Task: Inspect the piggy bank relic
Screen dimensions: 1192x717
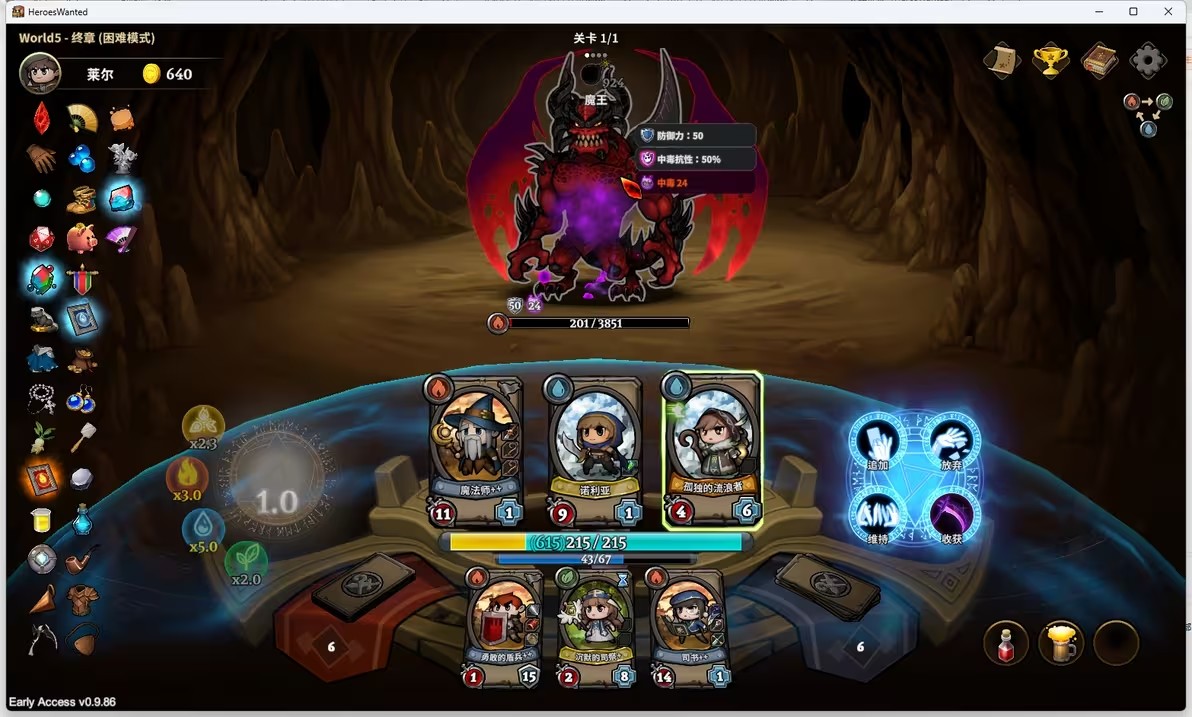Action: pyautogui.click(x=82, y=239)
